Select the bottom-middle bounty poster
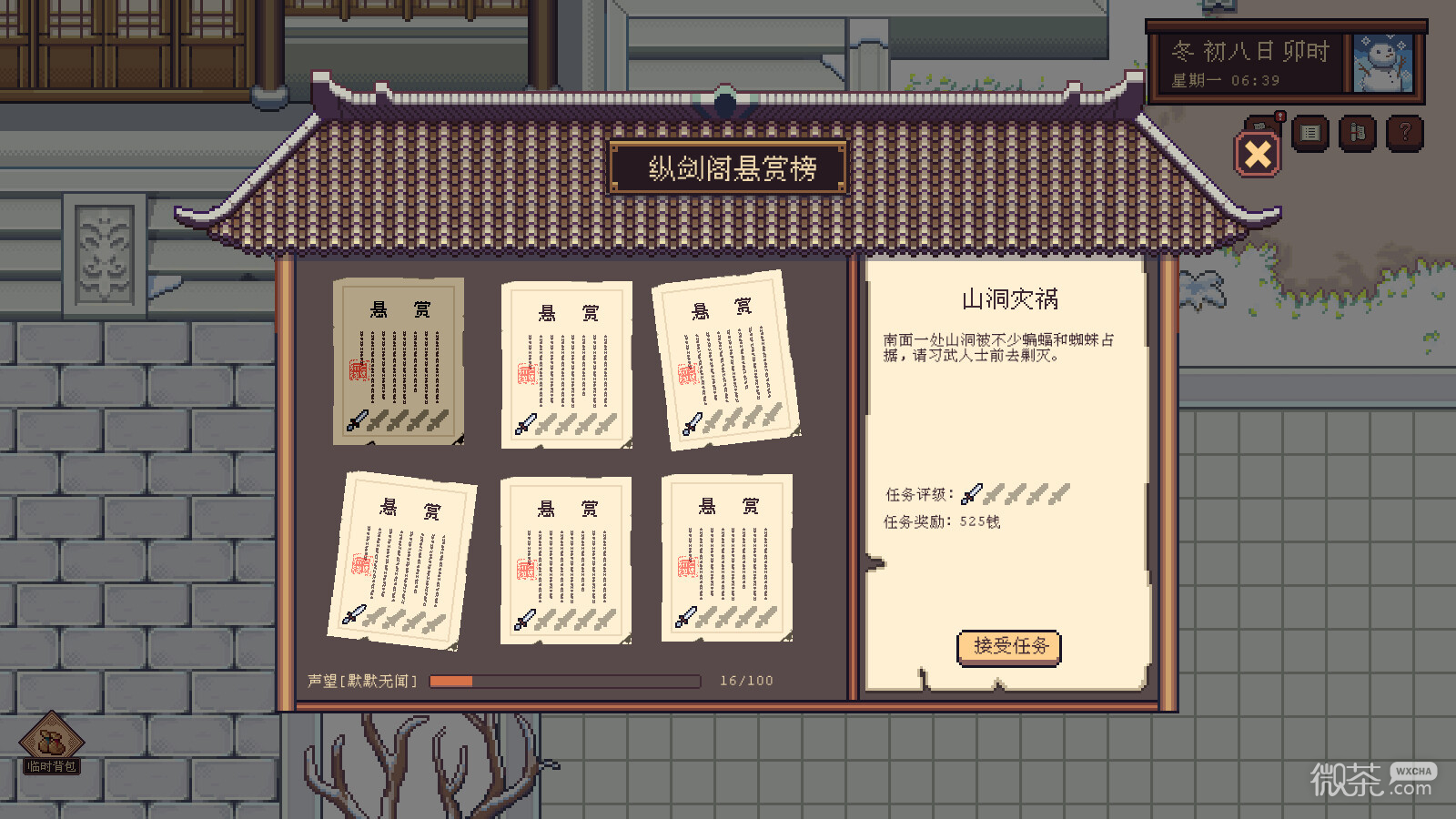 [x=566, y=560]
